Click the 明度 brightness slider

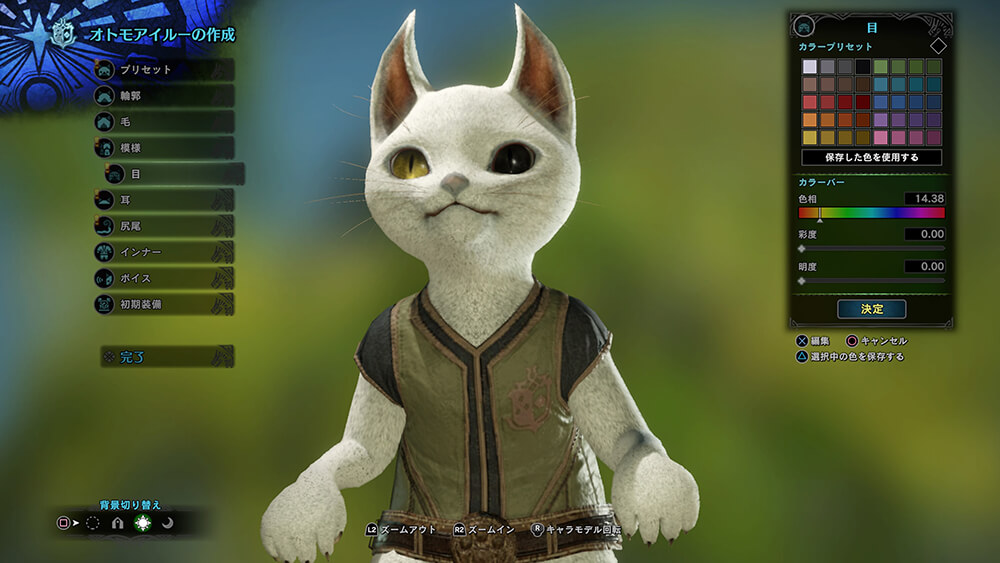[x=871, y=281]
